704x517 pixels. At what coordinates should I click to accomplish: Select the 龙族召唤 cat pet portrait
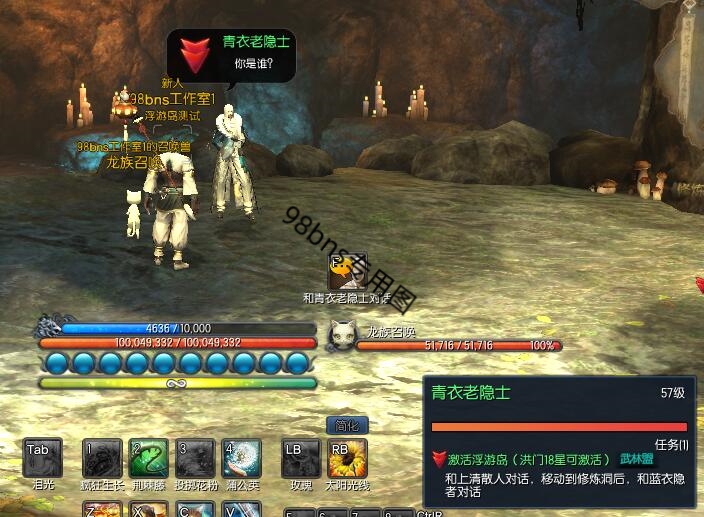344,335
